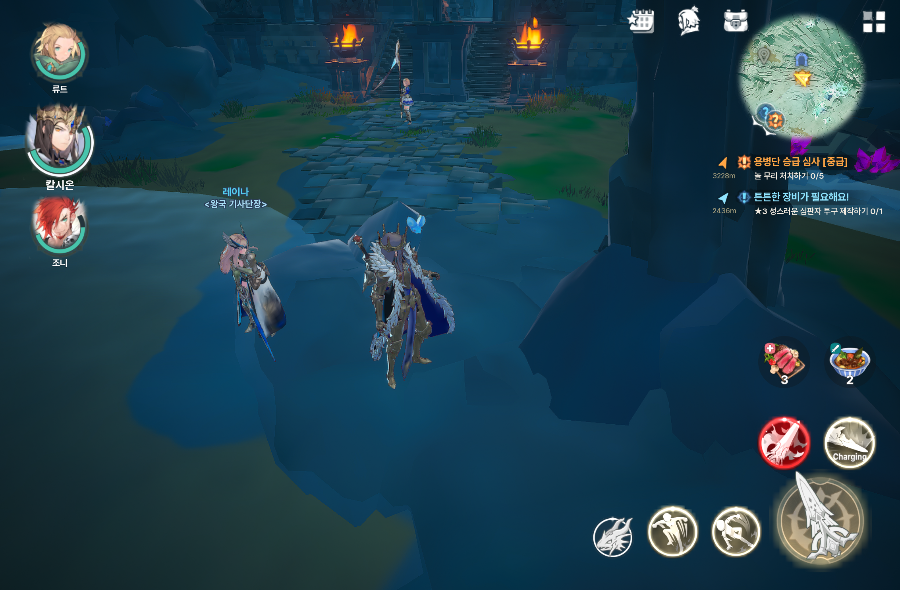Activate the red lance skill
This screenshot has width=900, height=590.
click(784, 442)
